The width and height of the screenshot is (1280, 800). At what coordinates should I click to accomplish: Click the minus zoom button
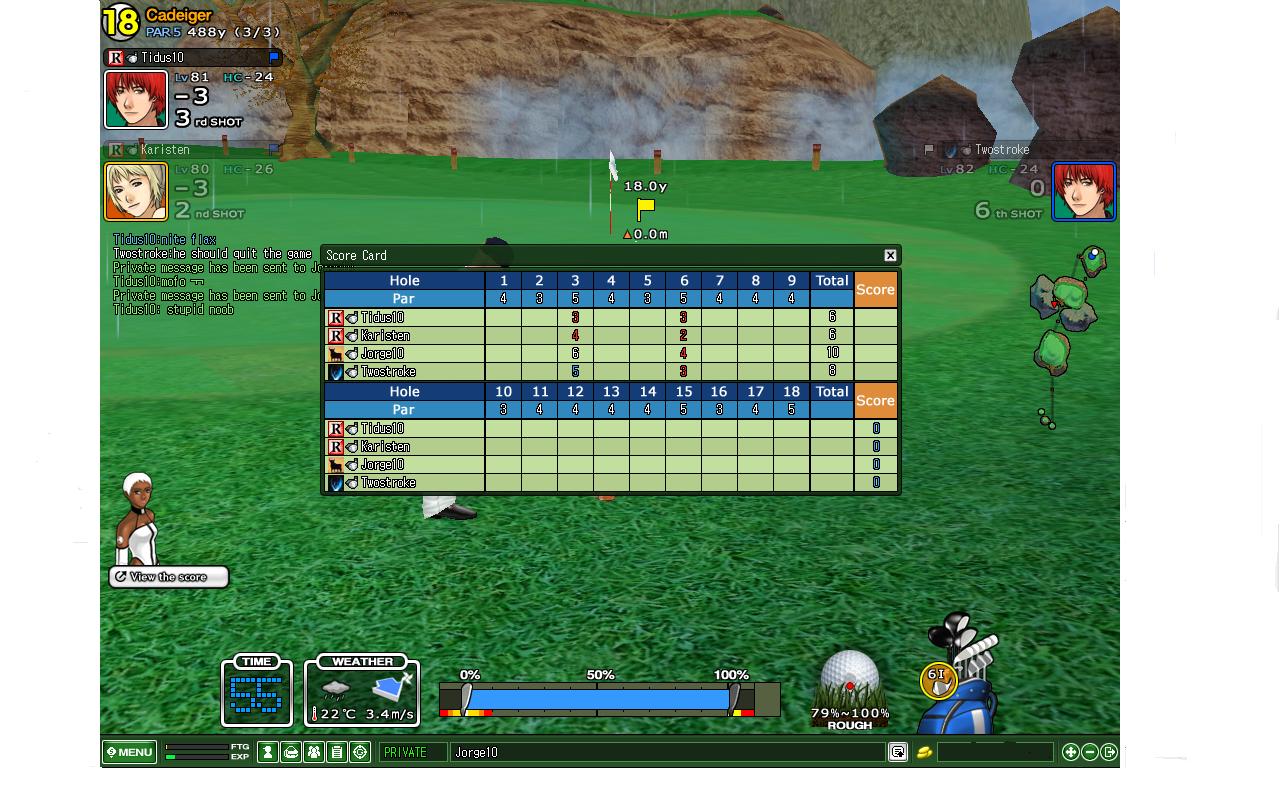tap(1090, 752)
